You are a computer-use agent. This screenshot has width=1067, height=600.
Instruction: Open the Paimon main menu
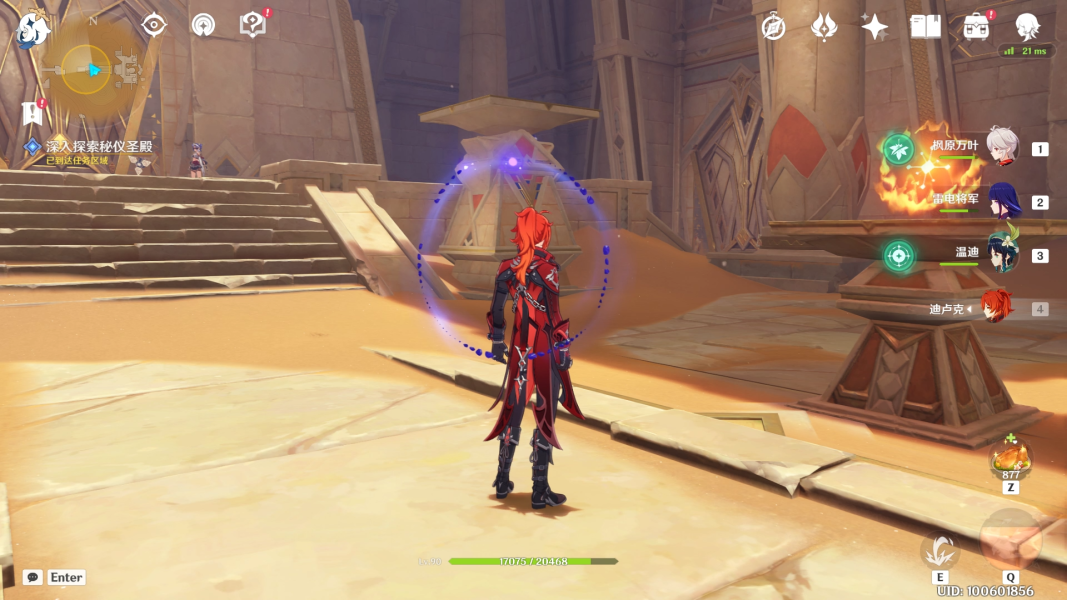click(x=33, y=28)
